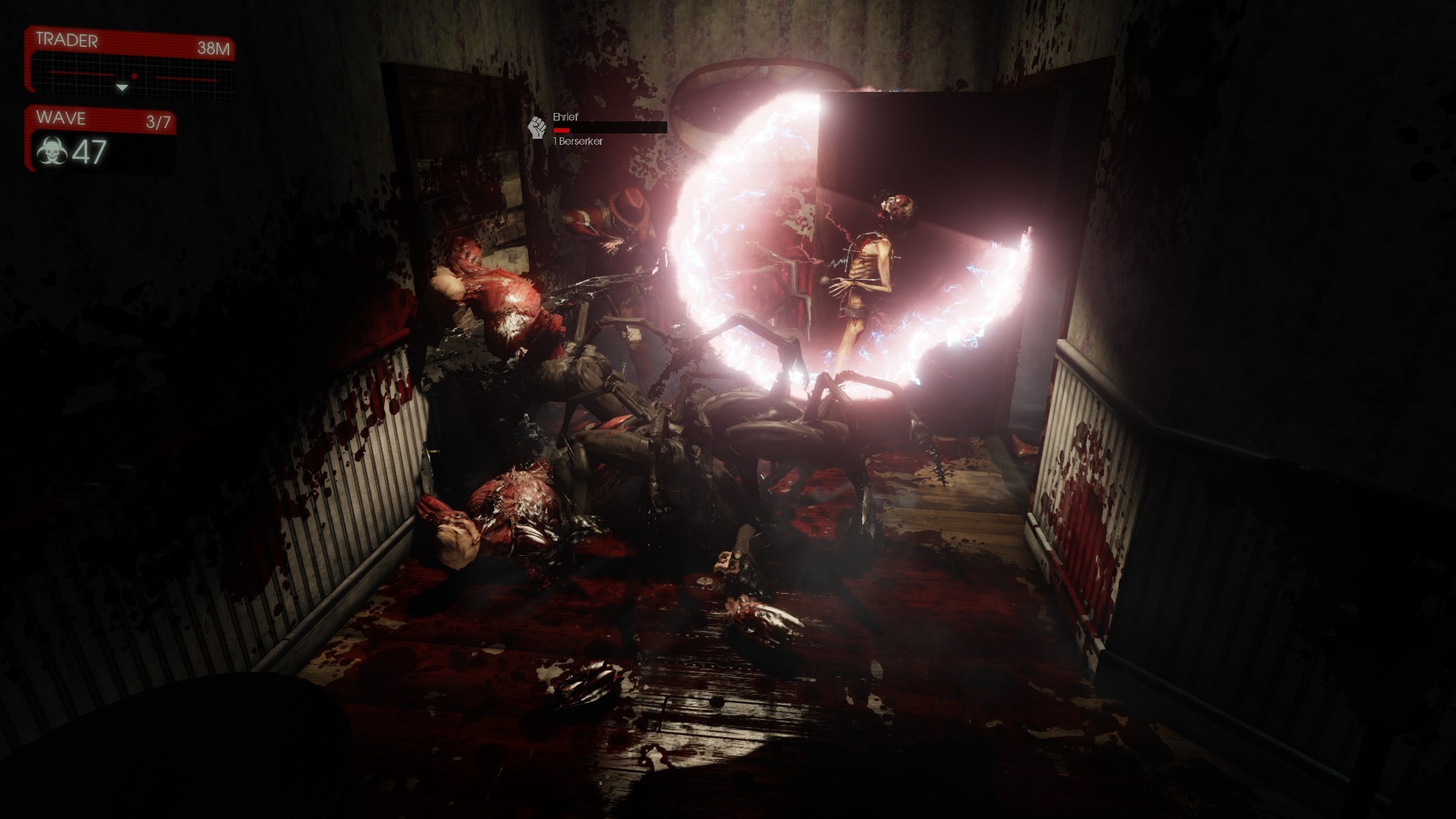Click Ehrlef's Berserker fist perk icon
The height and width of the screenshot is (819, 1456).
538,127
